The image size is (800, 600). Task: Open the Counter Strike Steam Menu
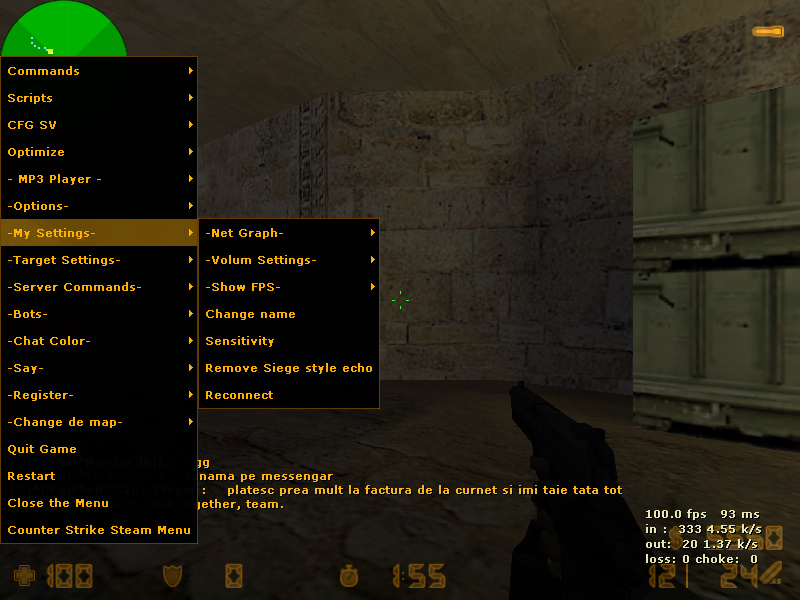click(x=99, y=530)
